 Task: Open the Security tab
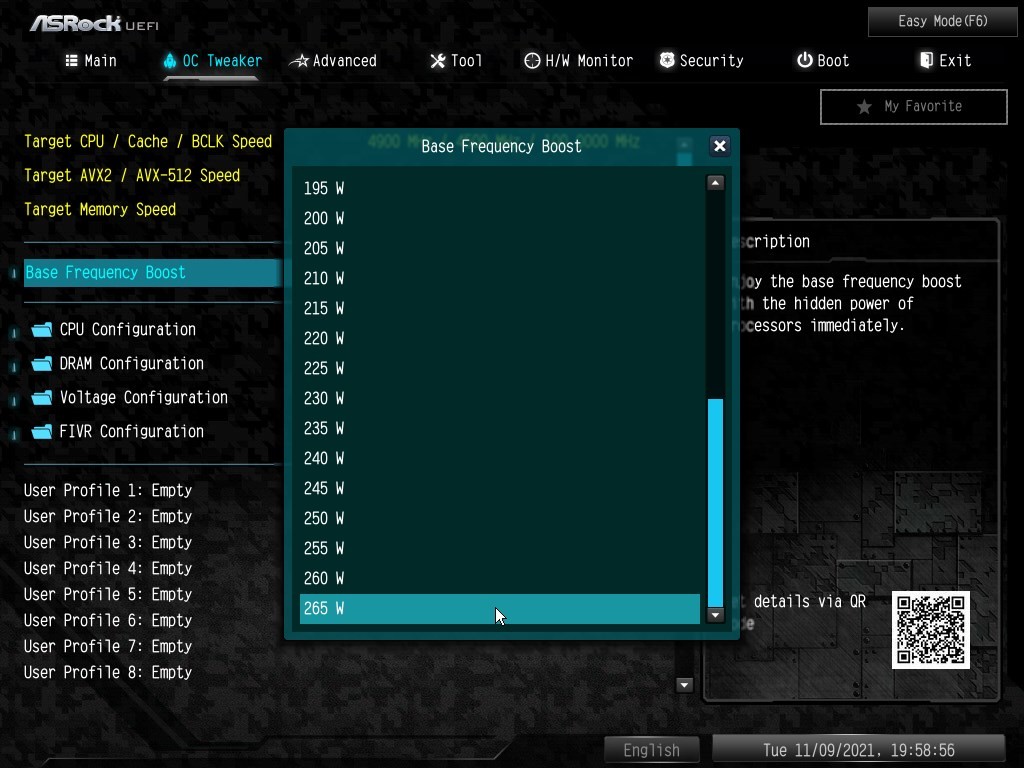pos(701,61)
